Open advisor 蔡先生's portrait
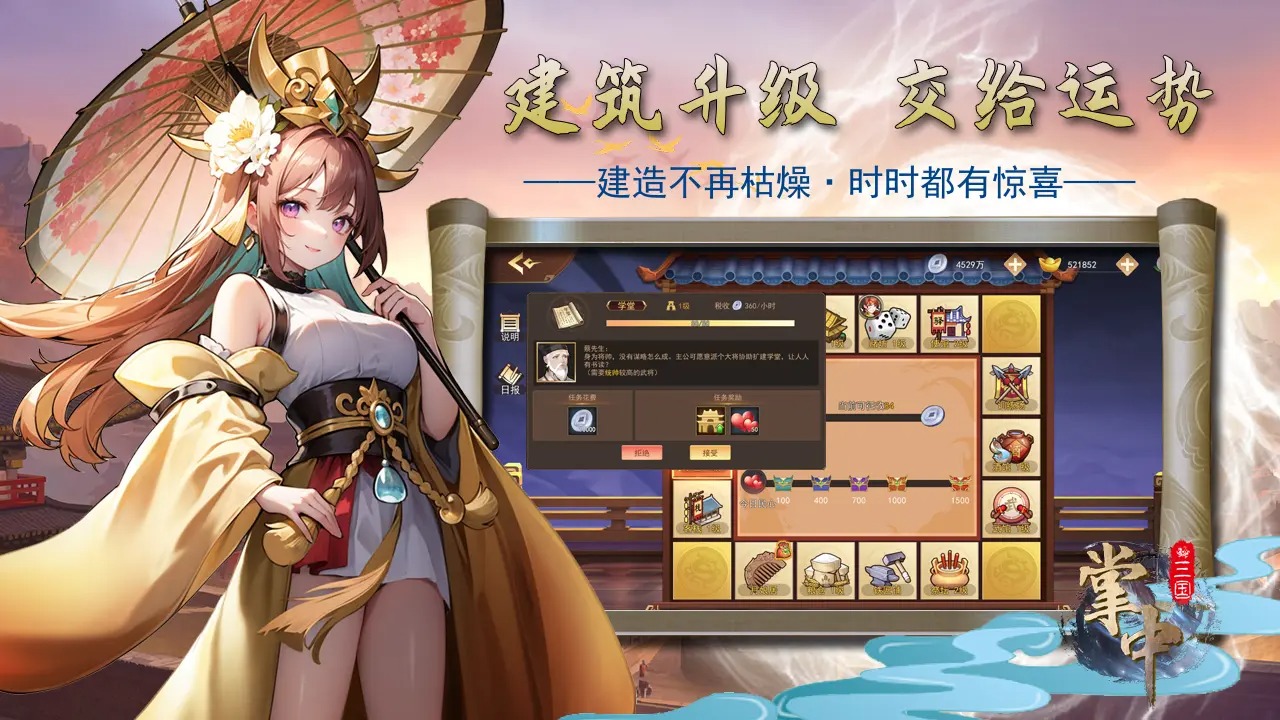 coord(558,362)
